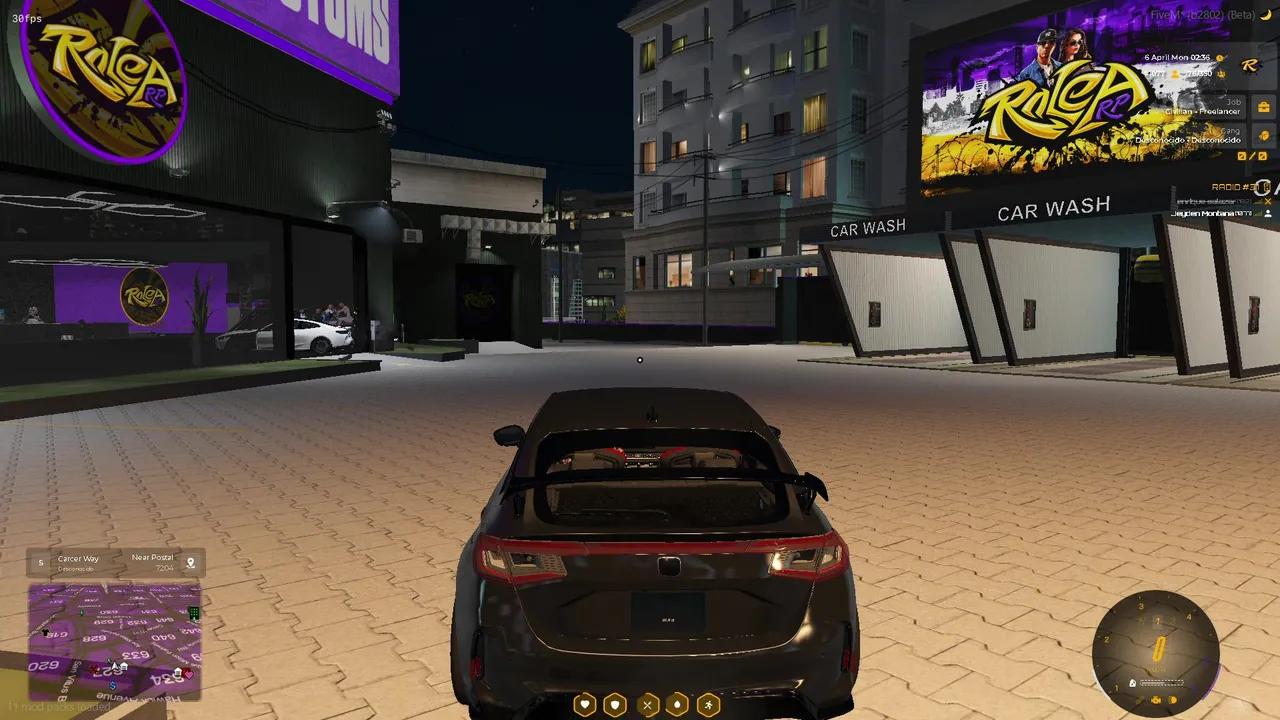Click the round speedometer gauge

1156,651
